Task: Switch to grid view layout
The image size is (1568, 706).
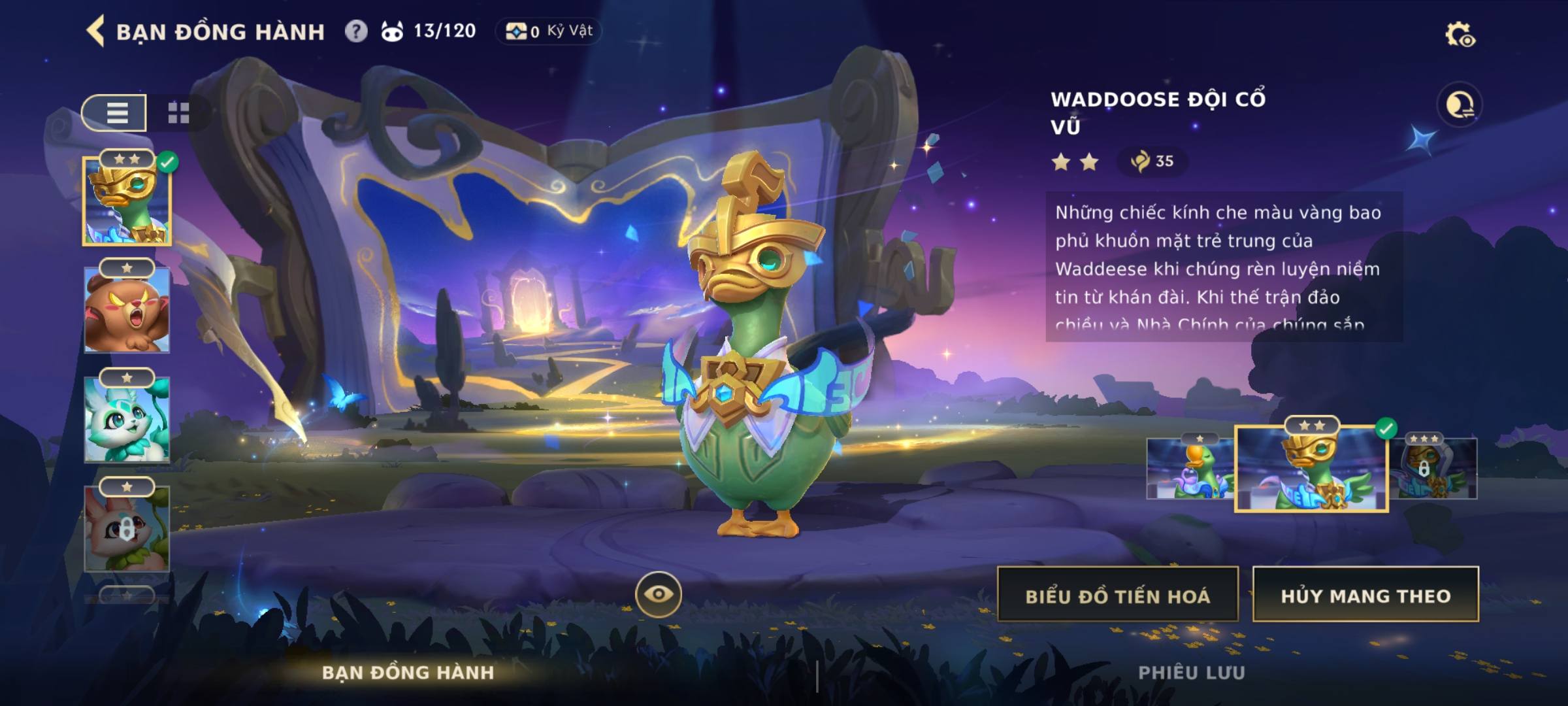Action: (178, 113)
